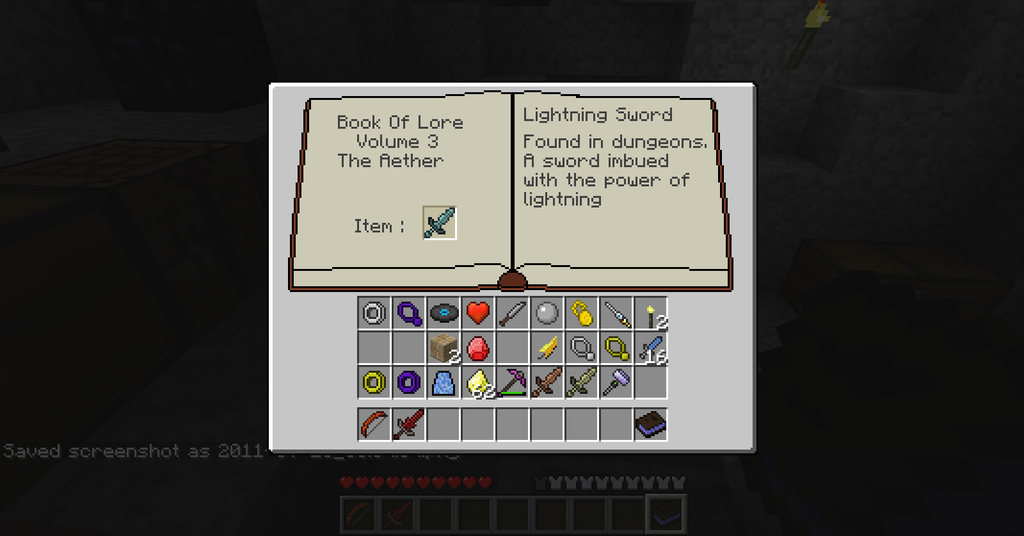1024x536 pixels.
Task: Click the Lightning Sword in the book's item slot
Action: (439, 223)
